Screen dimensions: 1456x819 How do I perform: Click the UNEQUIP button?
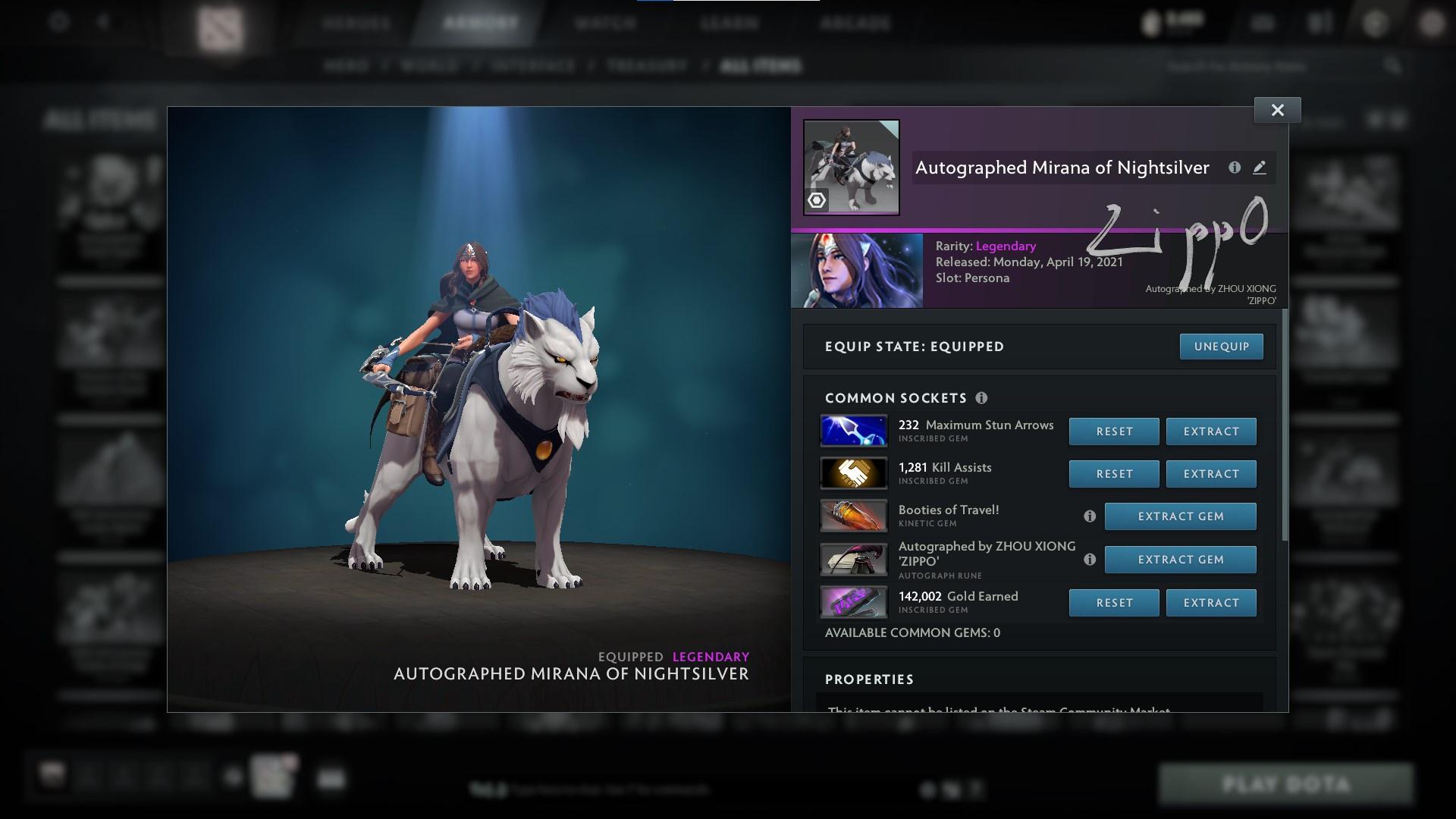click(x=1221, y=347)
